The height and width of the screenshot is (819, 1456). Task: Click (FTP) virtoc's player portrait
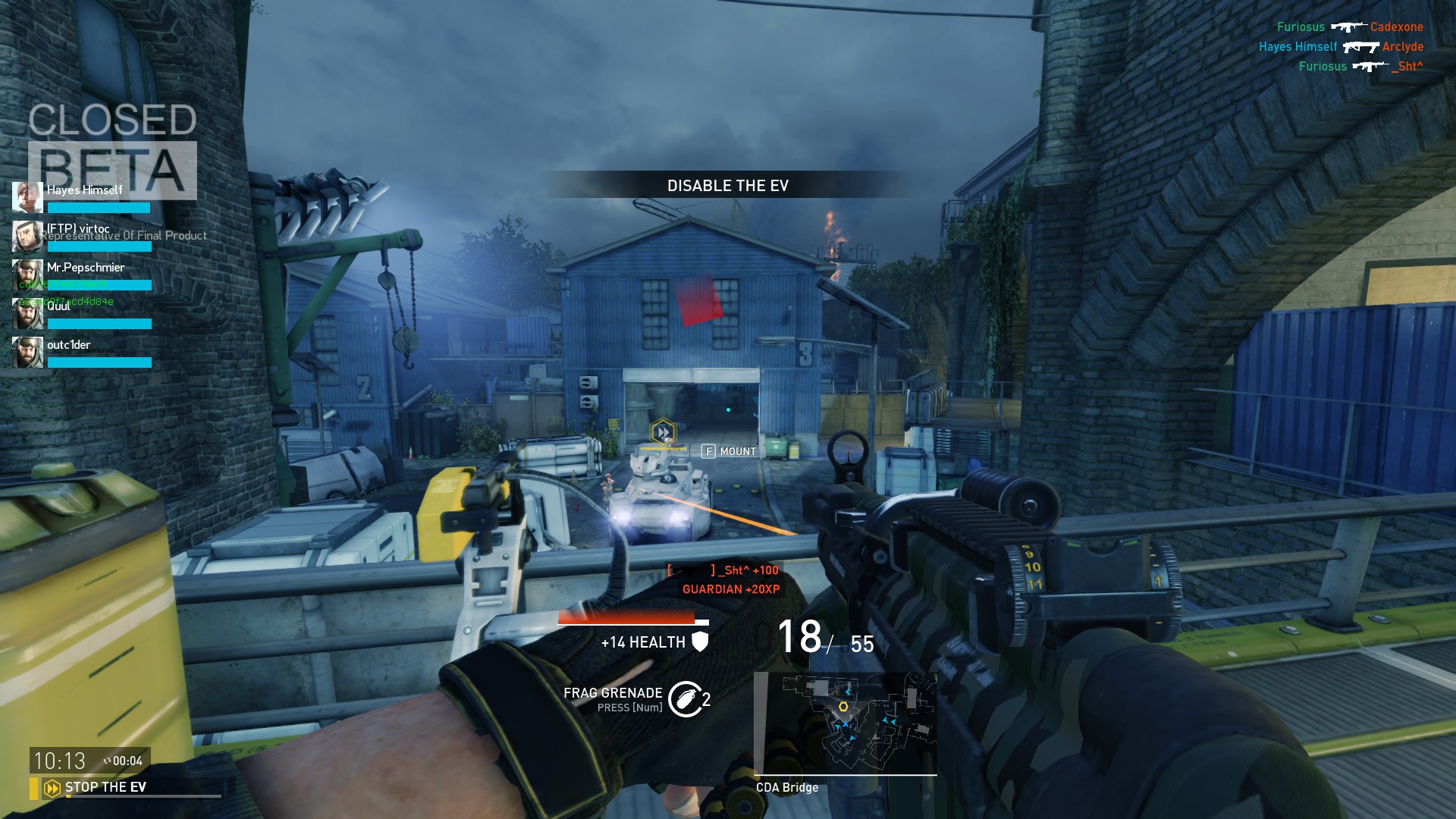pos(27,236)
